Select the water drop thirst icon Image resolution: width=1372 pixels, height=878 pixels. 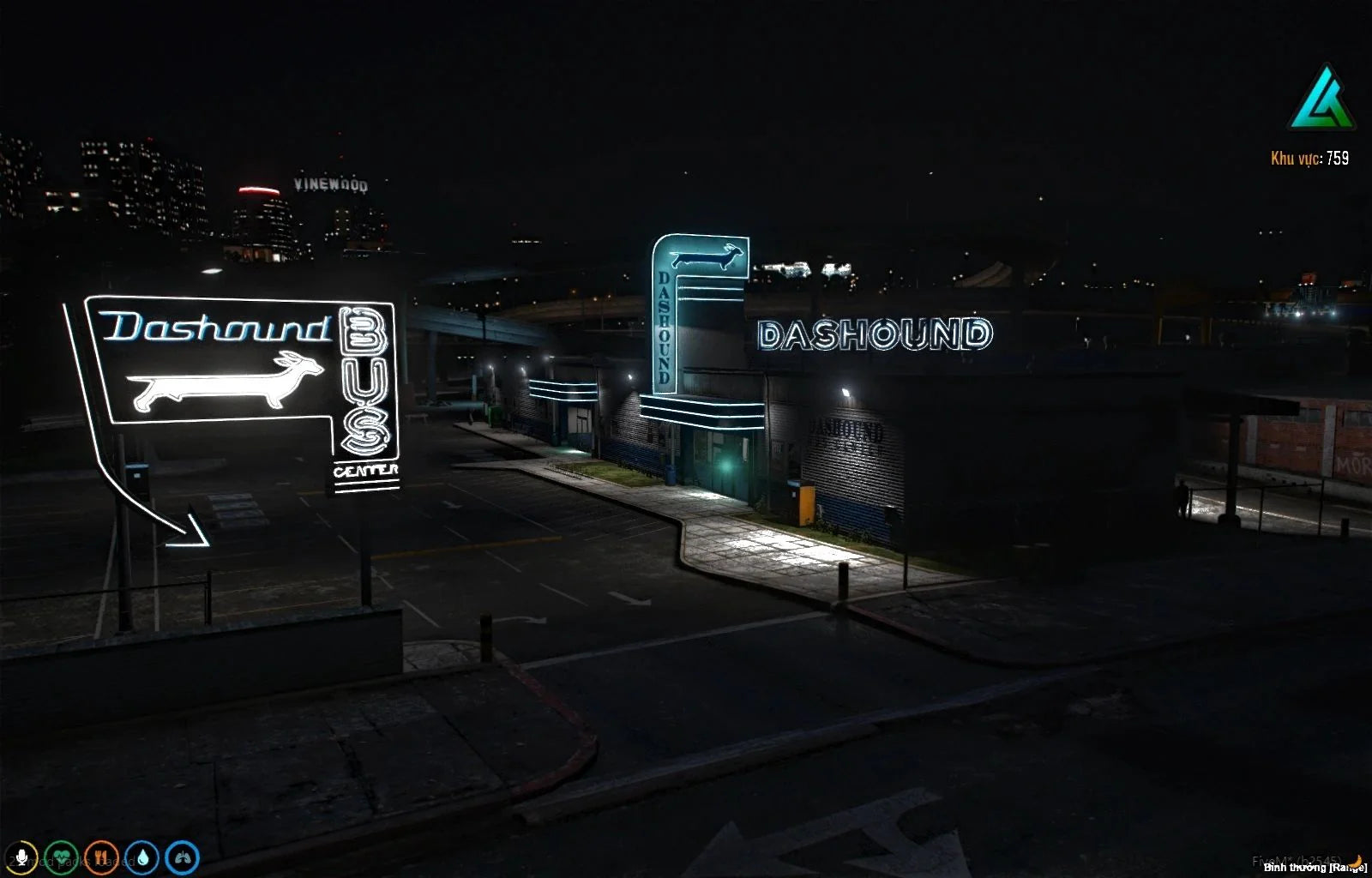tap(142, 857)
